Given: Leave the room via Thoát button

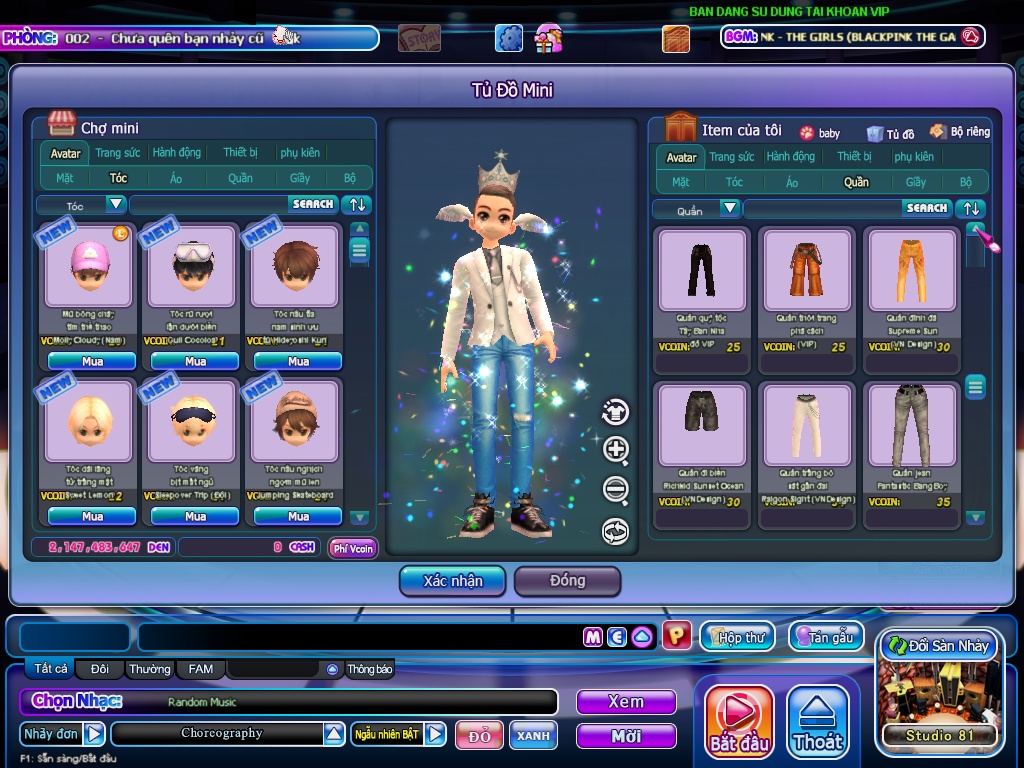Looking at the screenshot, I should point(818,720).
